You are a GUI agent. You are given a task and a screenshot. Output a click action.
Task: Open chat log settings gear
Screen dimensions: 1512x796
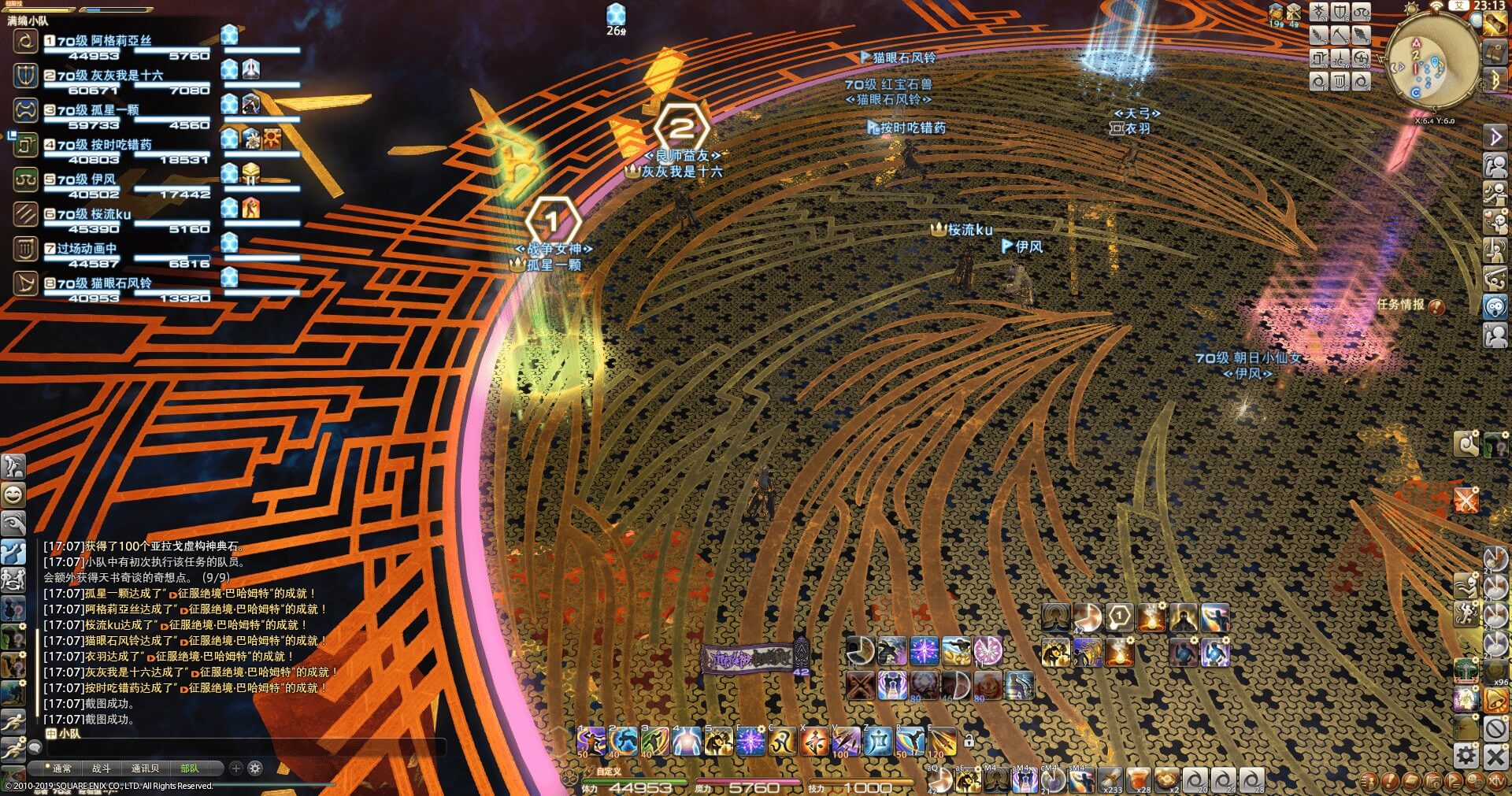pos(254,768)
